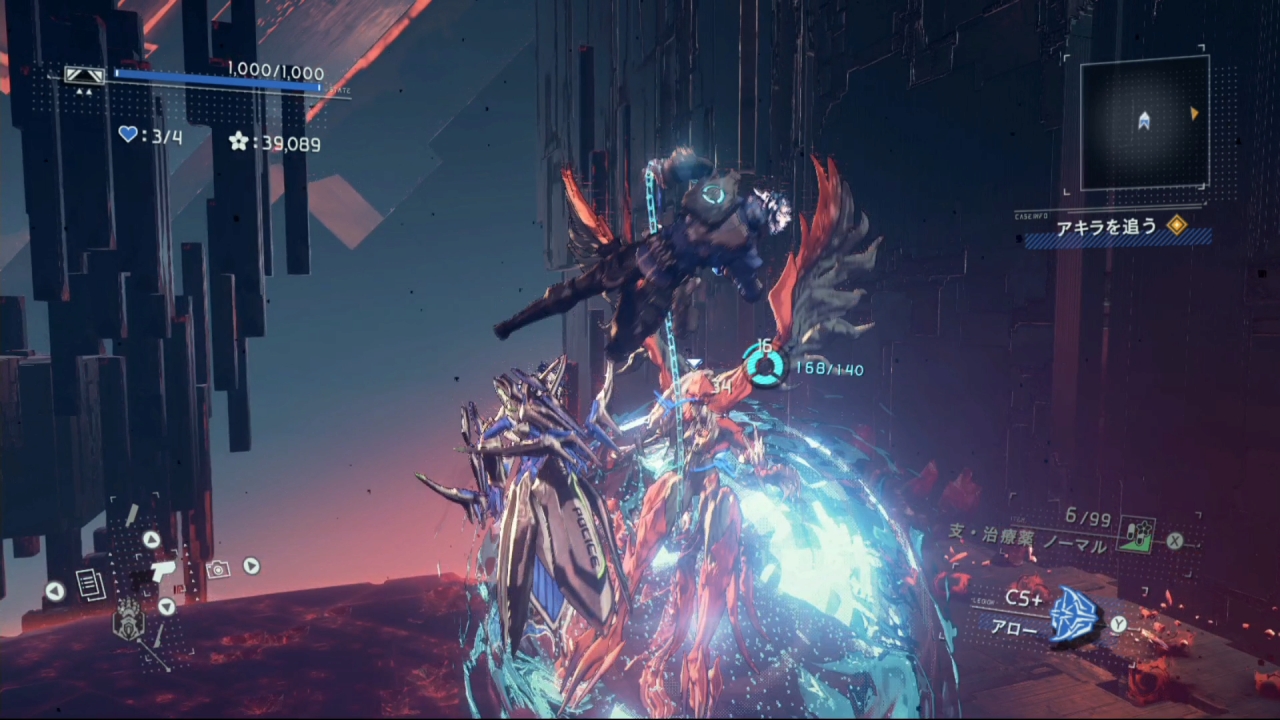Open the minimap in the corner
The width and height of the screenshot is (1280, 720).
tap(1143, 122)
